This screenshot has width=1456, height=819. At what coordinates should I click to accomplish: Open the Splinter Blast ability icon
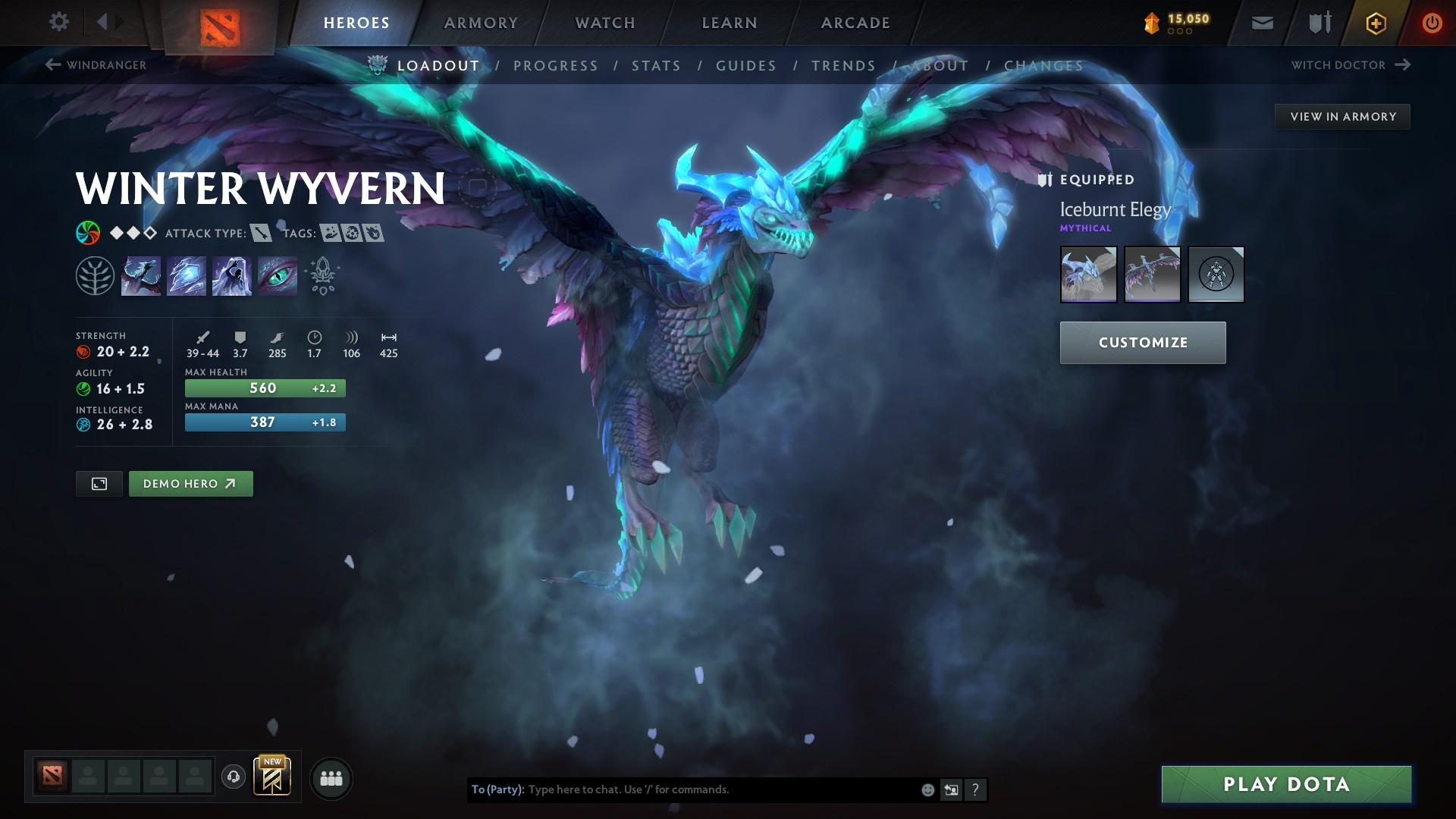[185, 275]
